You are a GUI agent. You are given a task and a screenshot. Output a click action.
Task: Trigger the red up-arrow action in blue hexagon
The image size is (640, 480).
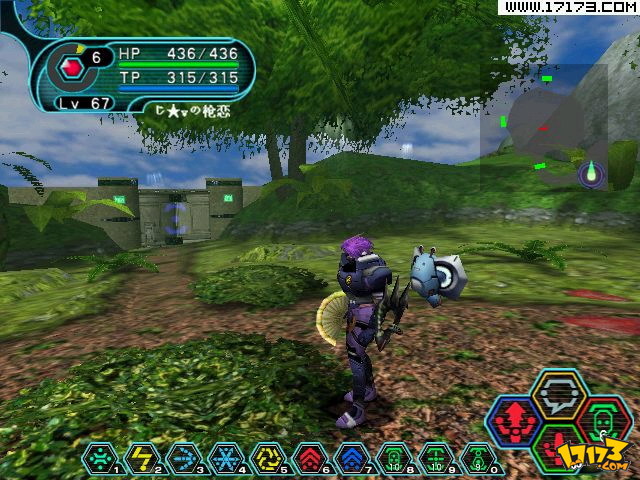click(x=514, y=422)
